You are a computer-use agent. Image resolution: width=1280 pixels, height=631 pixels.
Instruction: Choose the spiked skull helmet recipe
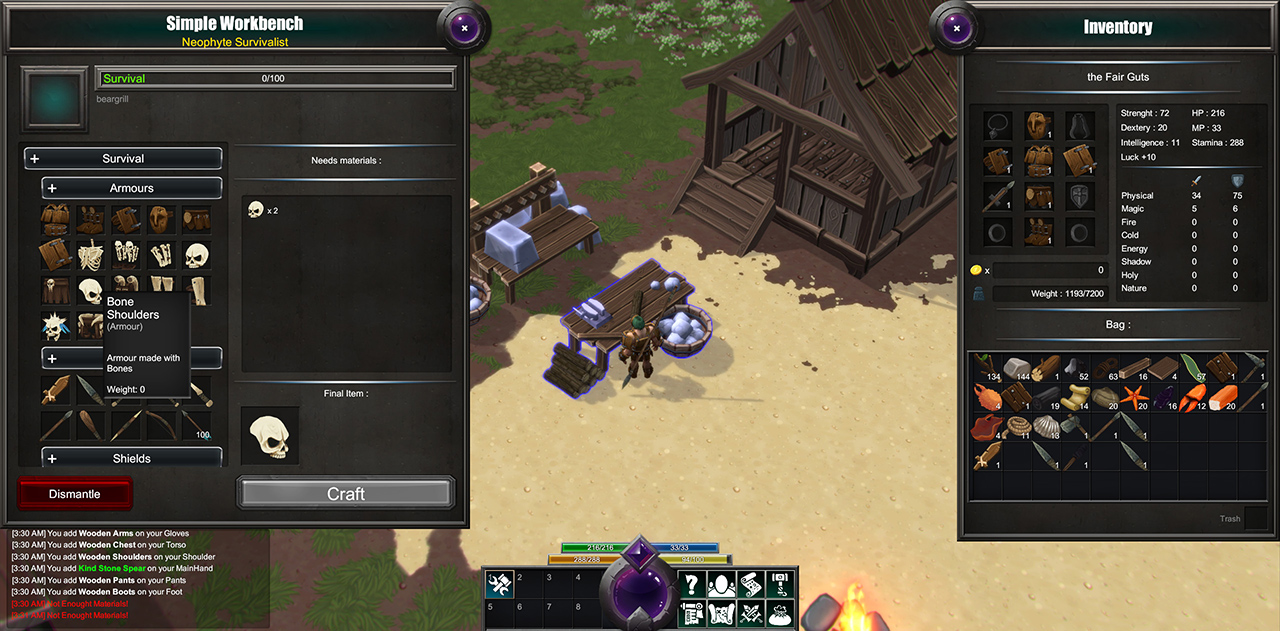54,326
